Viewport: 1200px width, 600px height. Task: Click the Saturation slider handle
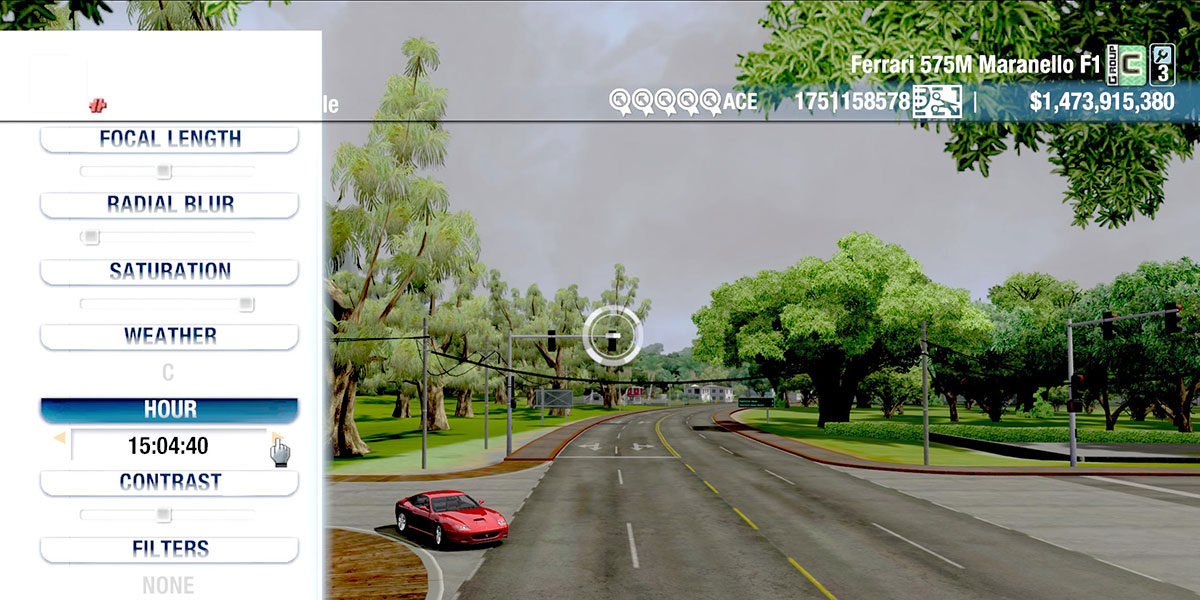246,304
